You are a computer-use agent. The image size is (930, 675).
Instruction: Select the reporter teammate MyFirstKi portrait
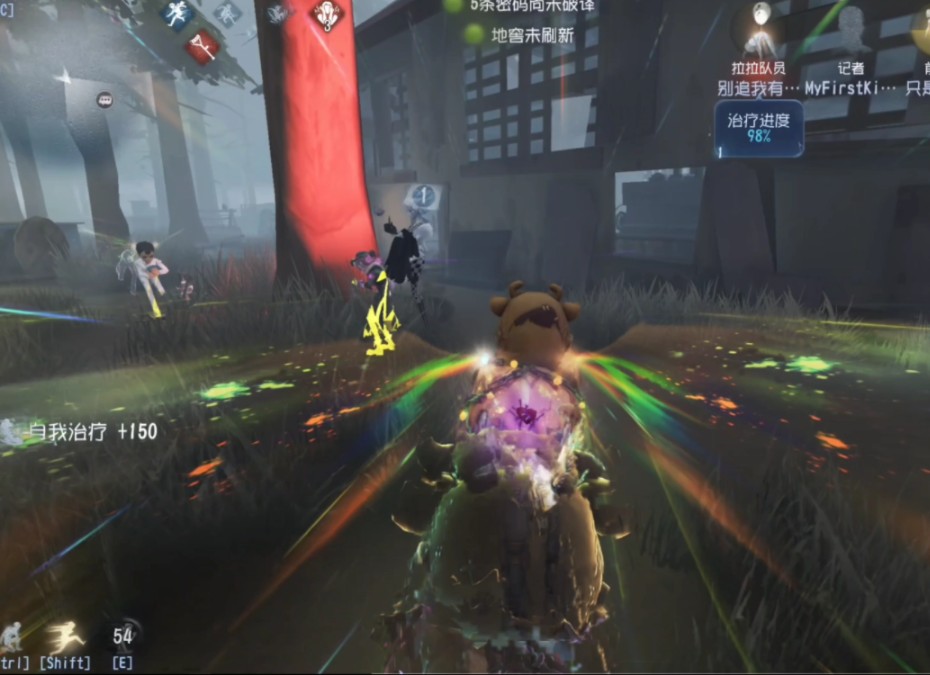tap(851, 32)
